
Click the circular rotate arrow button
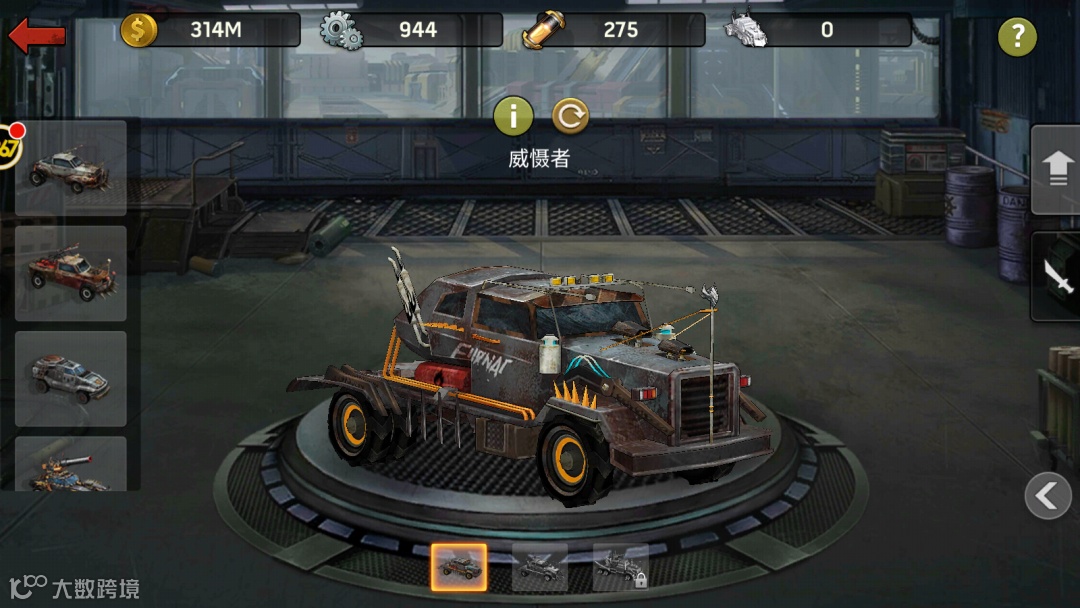click(x=570, y=116)
